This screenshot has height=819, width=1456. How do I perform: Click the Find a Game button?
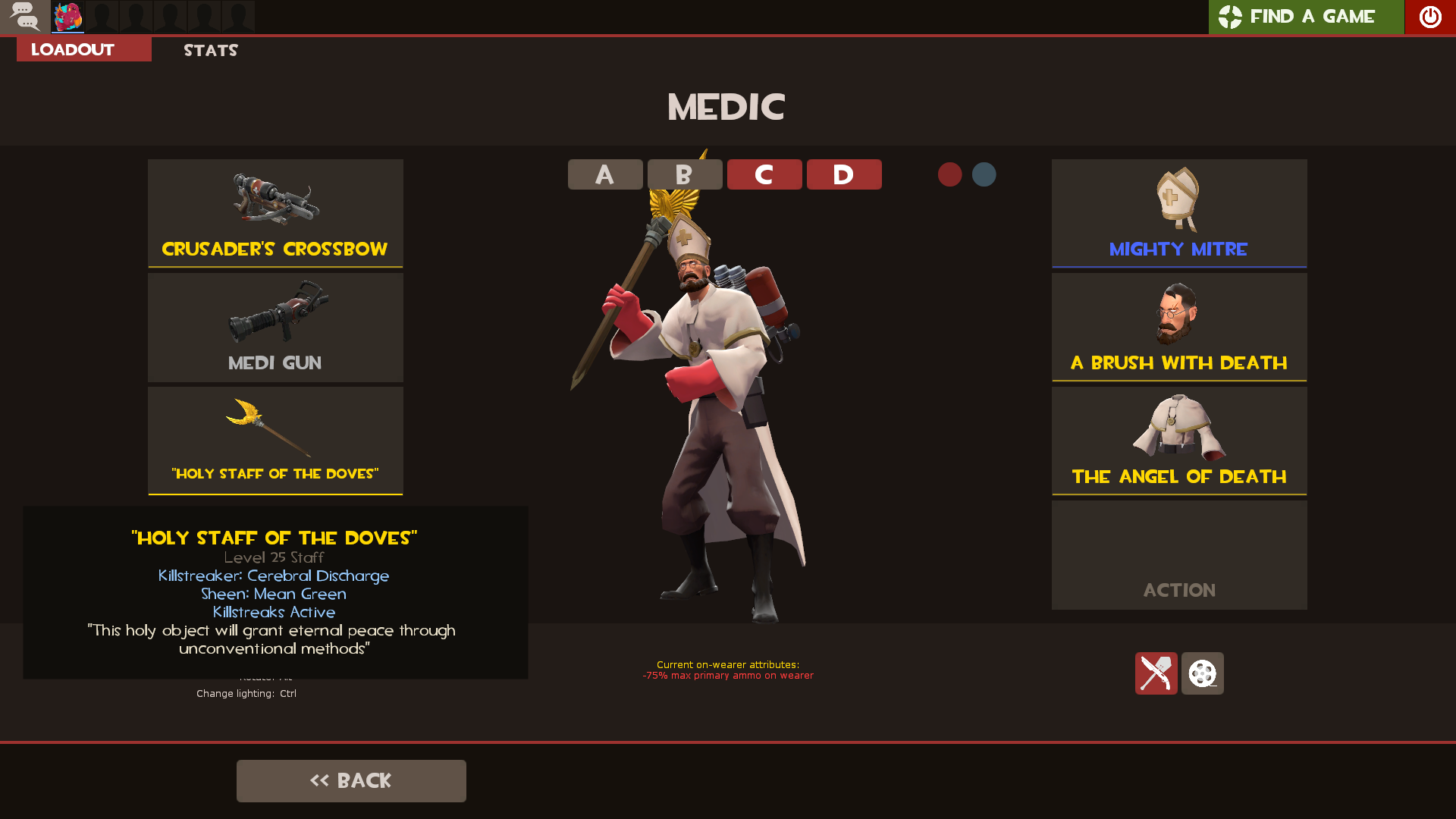(x=1306, y=17)
